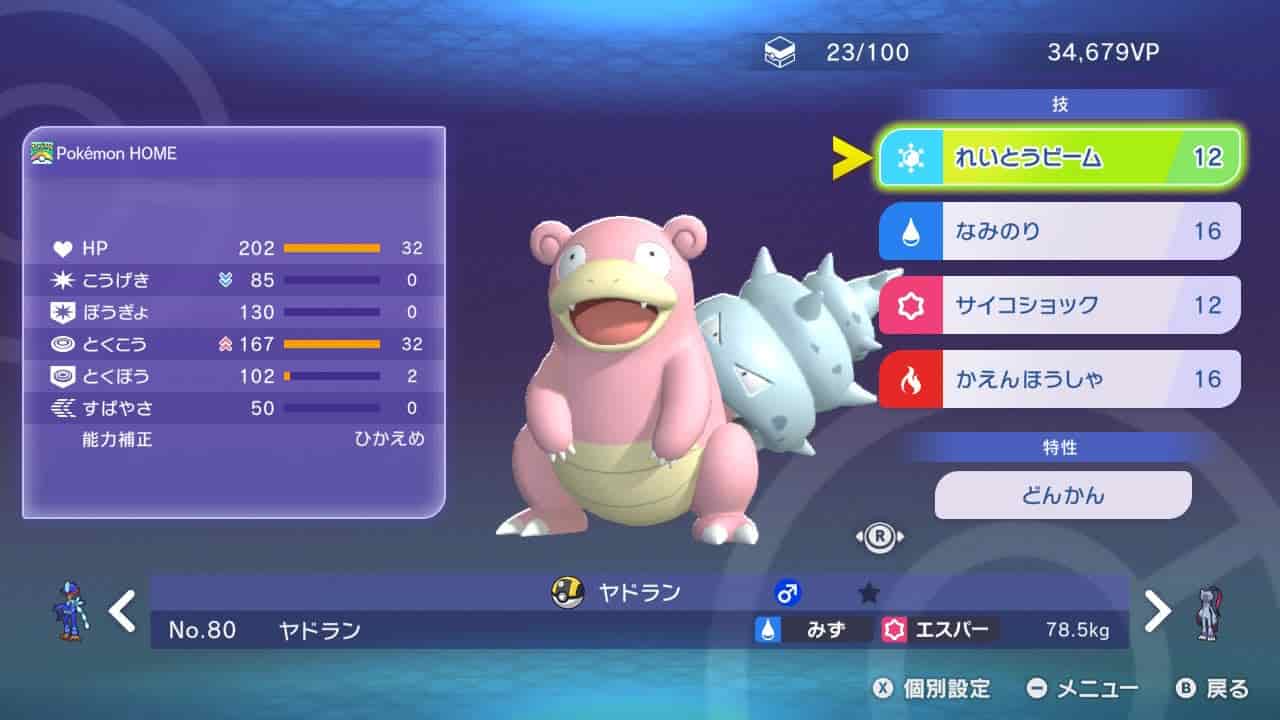Viewport: 1280px width, 720px height.
Task: Show the previous Pokémon with left arrow
Action: pos(122,611)
